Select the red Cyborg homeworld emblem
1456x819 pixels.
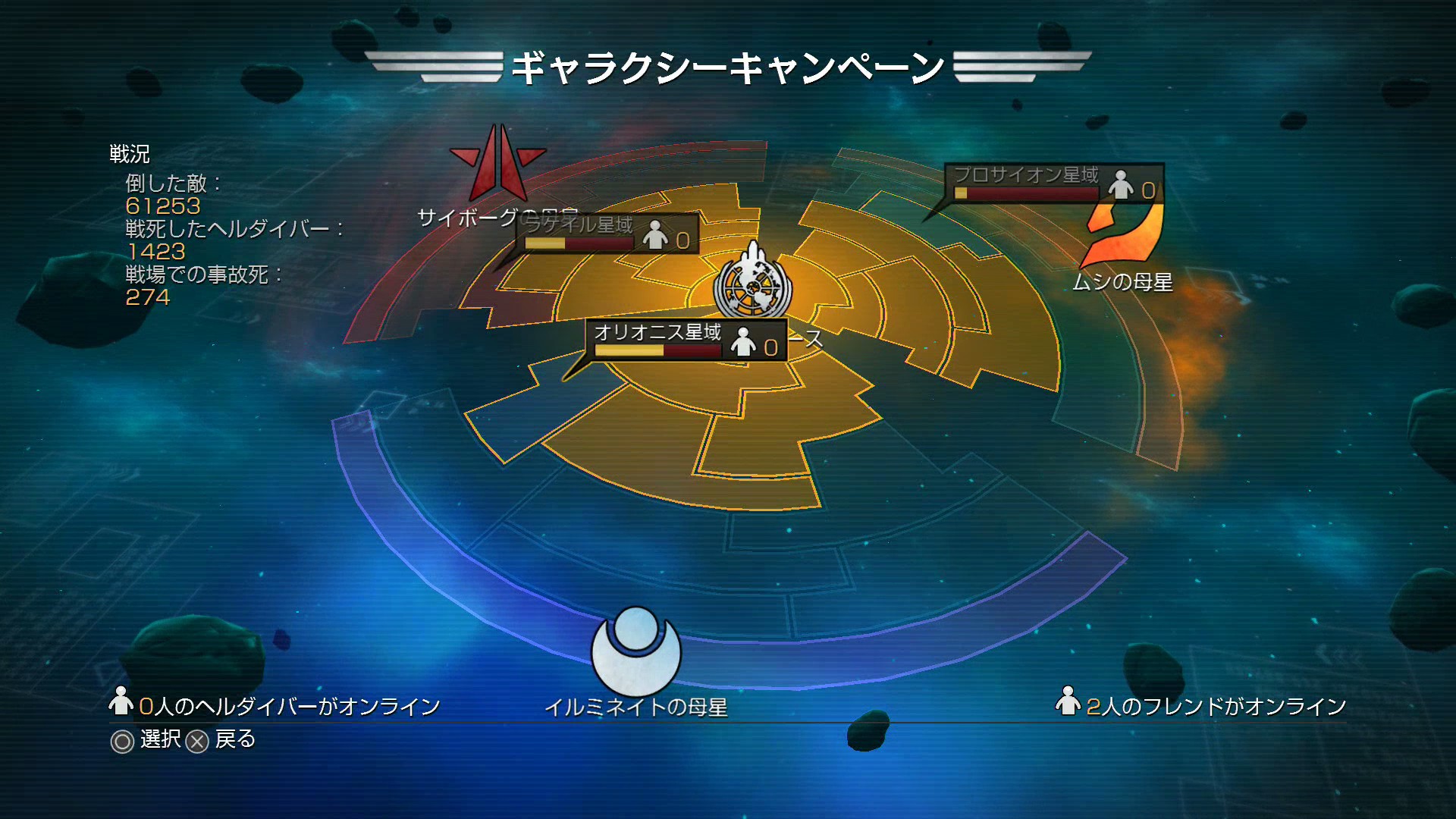coord(497,165)
